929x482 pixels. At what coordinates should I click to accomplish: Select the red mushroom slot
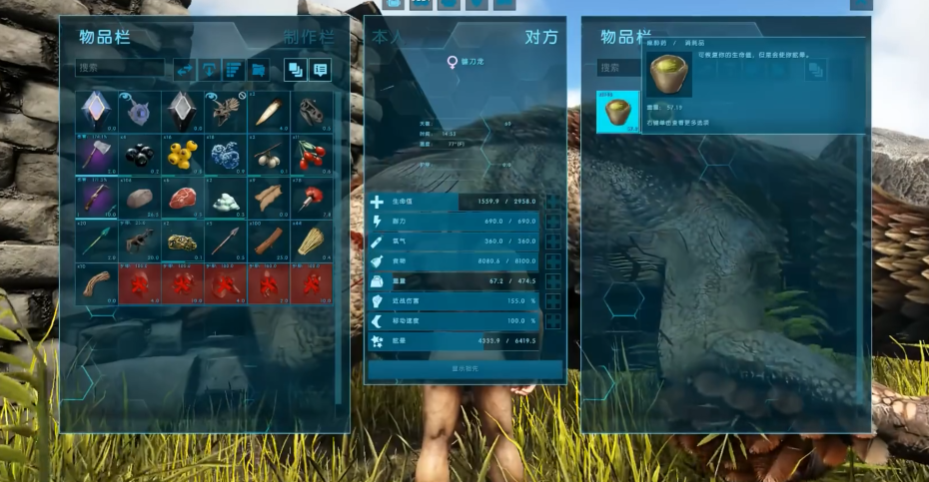(x=310, y=197)
